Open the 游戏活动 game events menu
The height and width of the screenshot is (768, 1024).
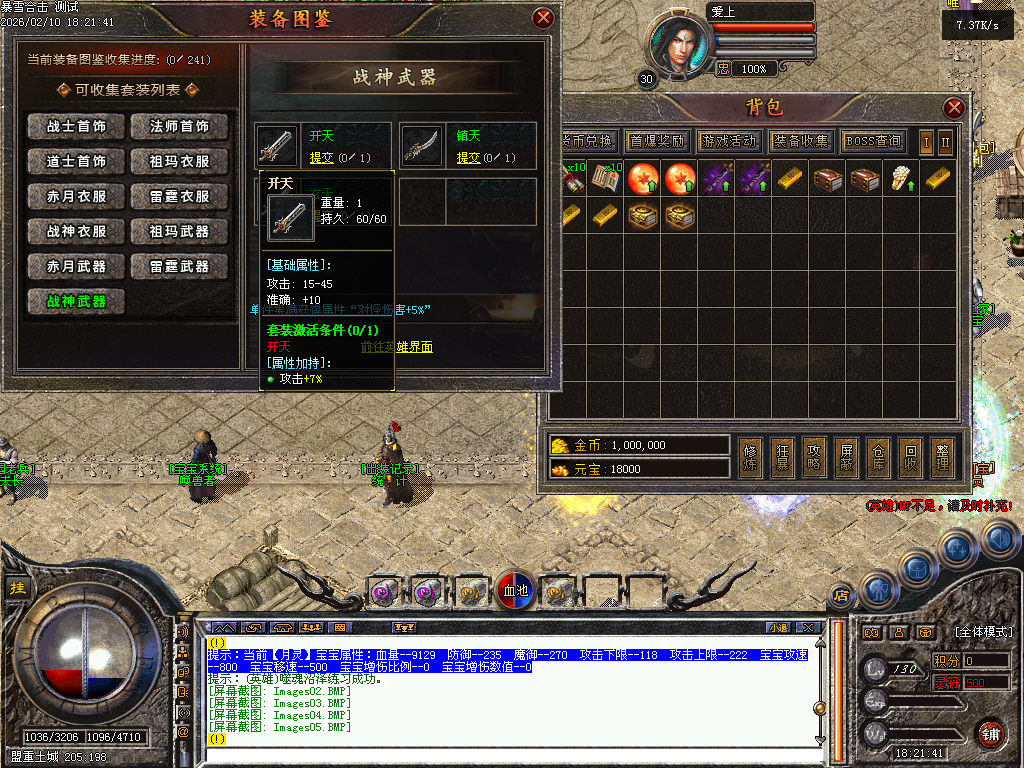click(728, 141)
